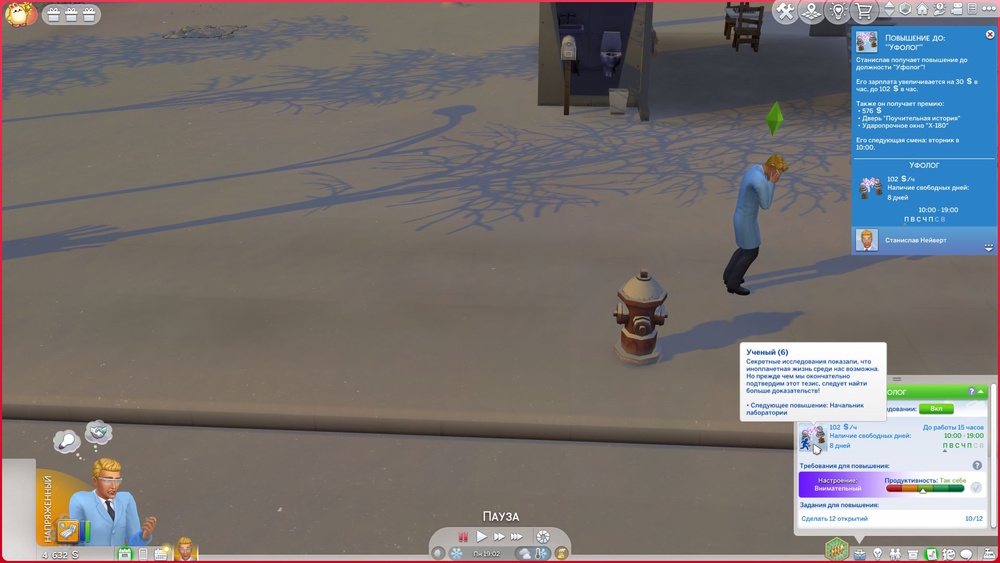Open the career panel briefcase tab

coord(858,553)
